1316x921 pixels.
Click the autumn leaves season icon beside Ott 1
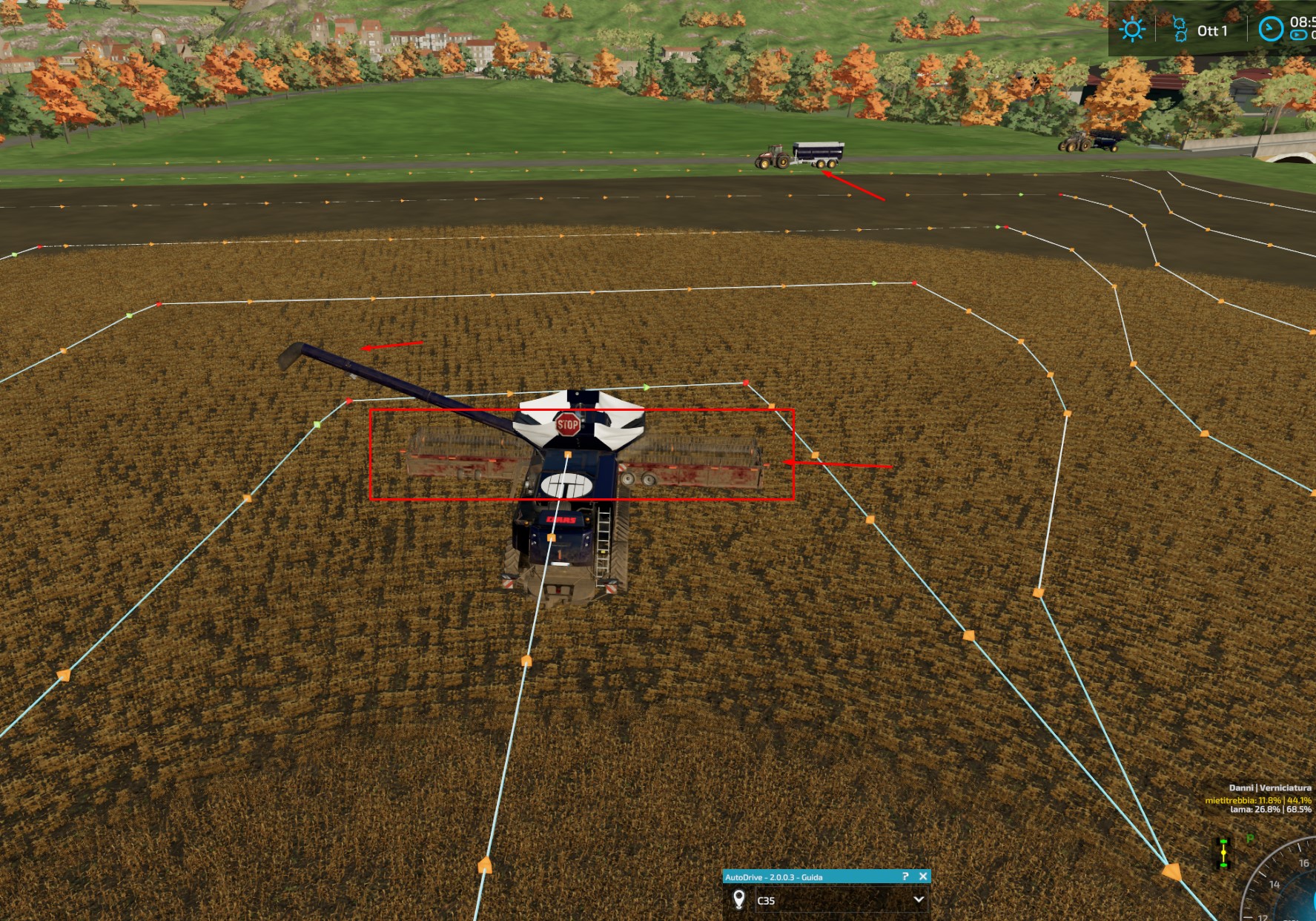click(1179, 30)
